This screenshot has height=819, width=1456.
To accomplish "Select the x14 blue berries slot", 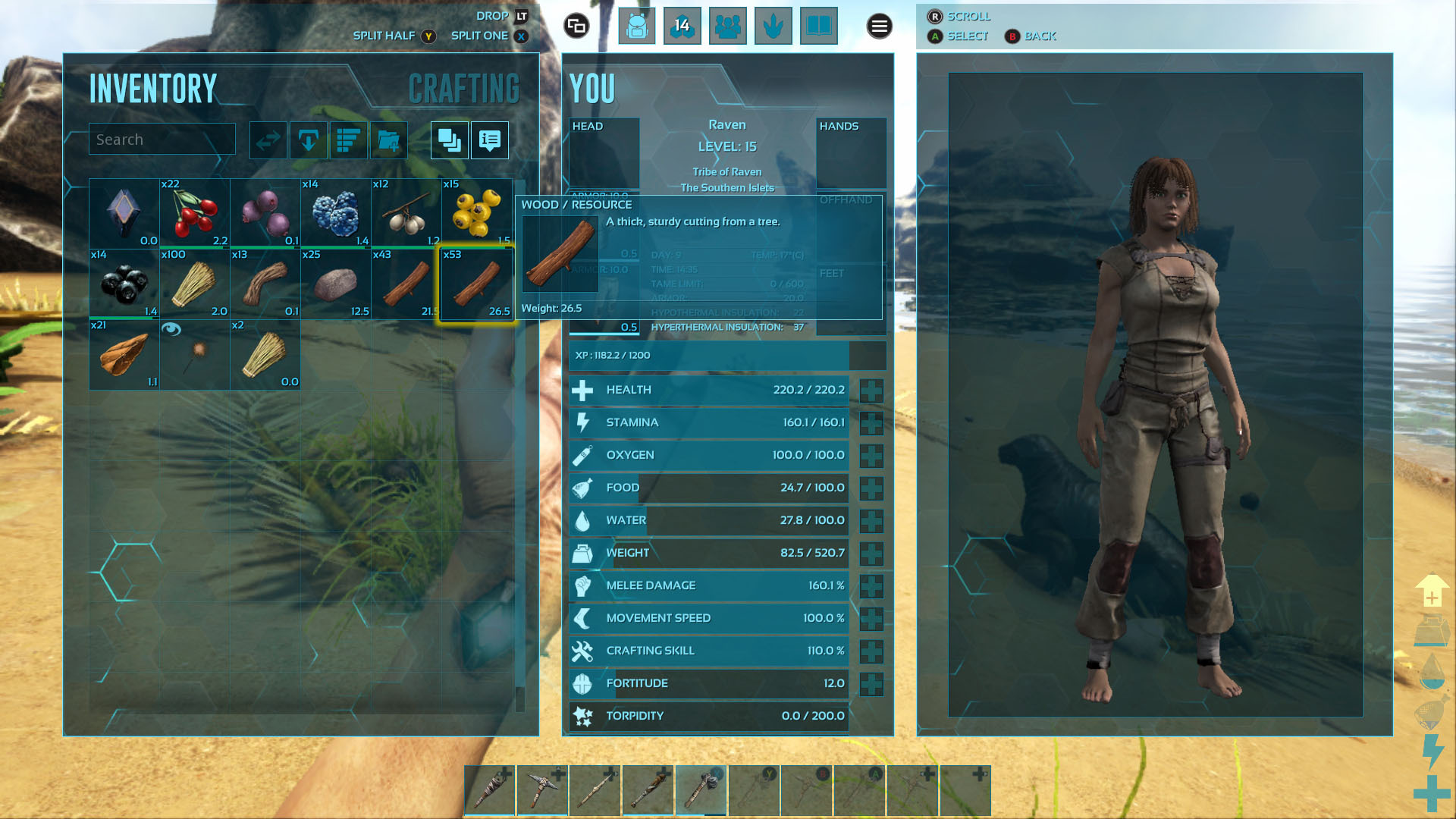I will pyautogui.click(x=335, y=213).
